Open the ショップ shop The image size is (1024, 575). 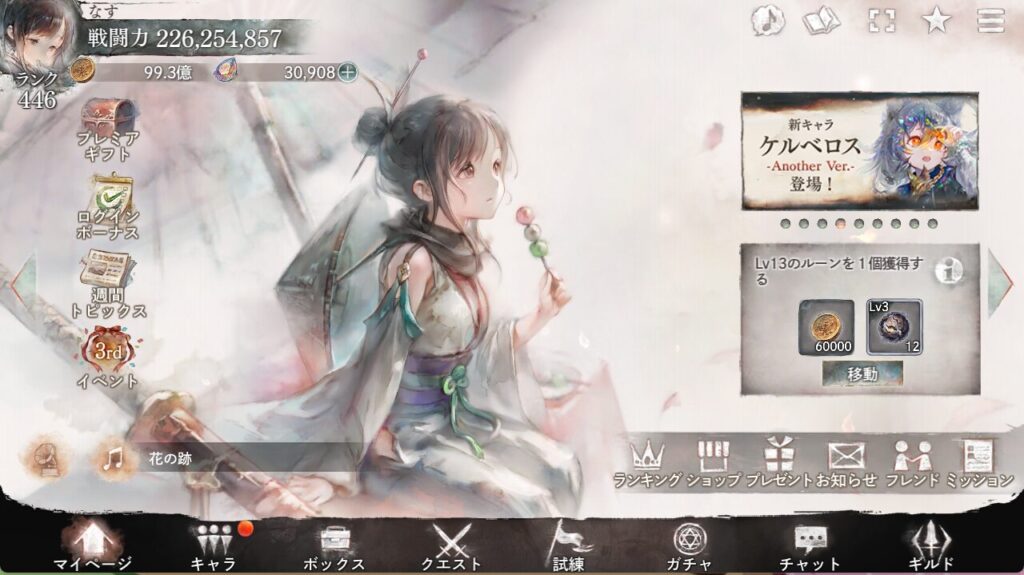click(x=713, y=463)
